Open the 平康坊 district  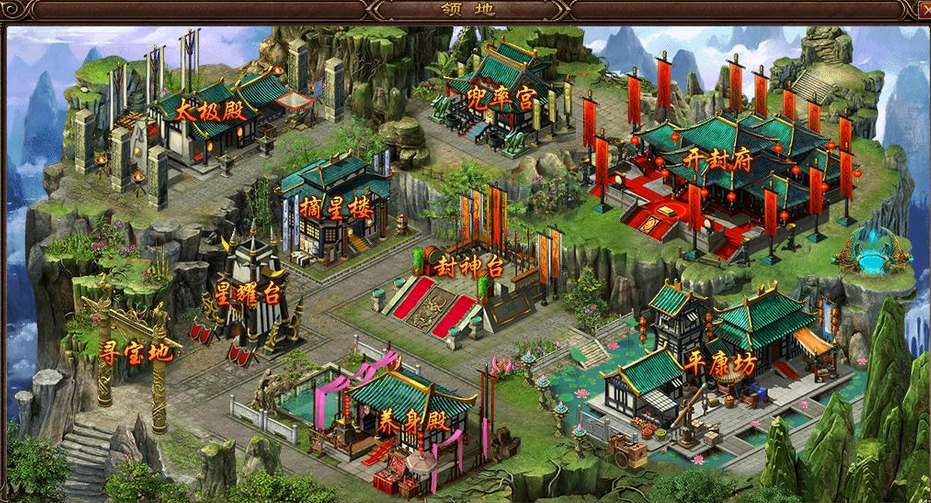[721, 364]
